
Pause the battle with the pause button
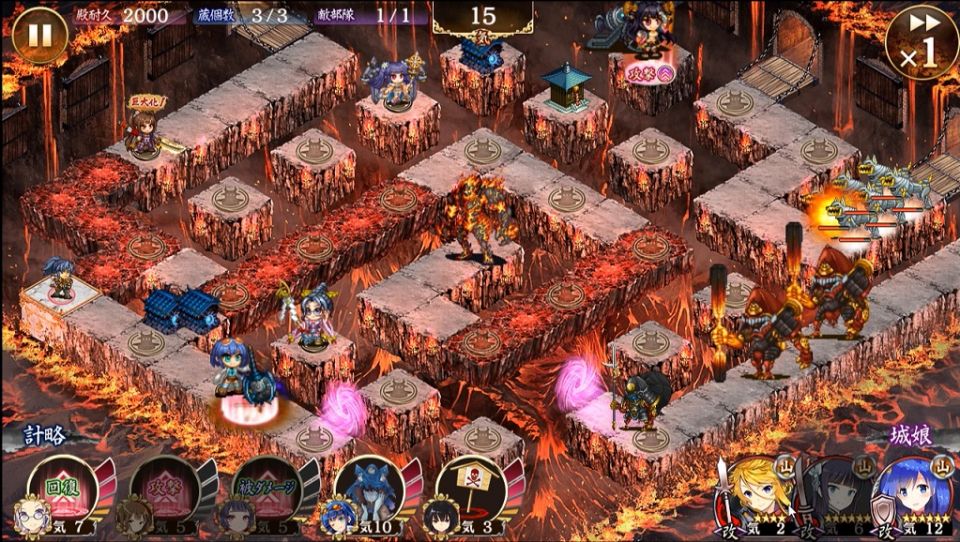[x=40, y=34]
